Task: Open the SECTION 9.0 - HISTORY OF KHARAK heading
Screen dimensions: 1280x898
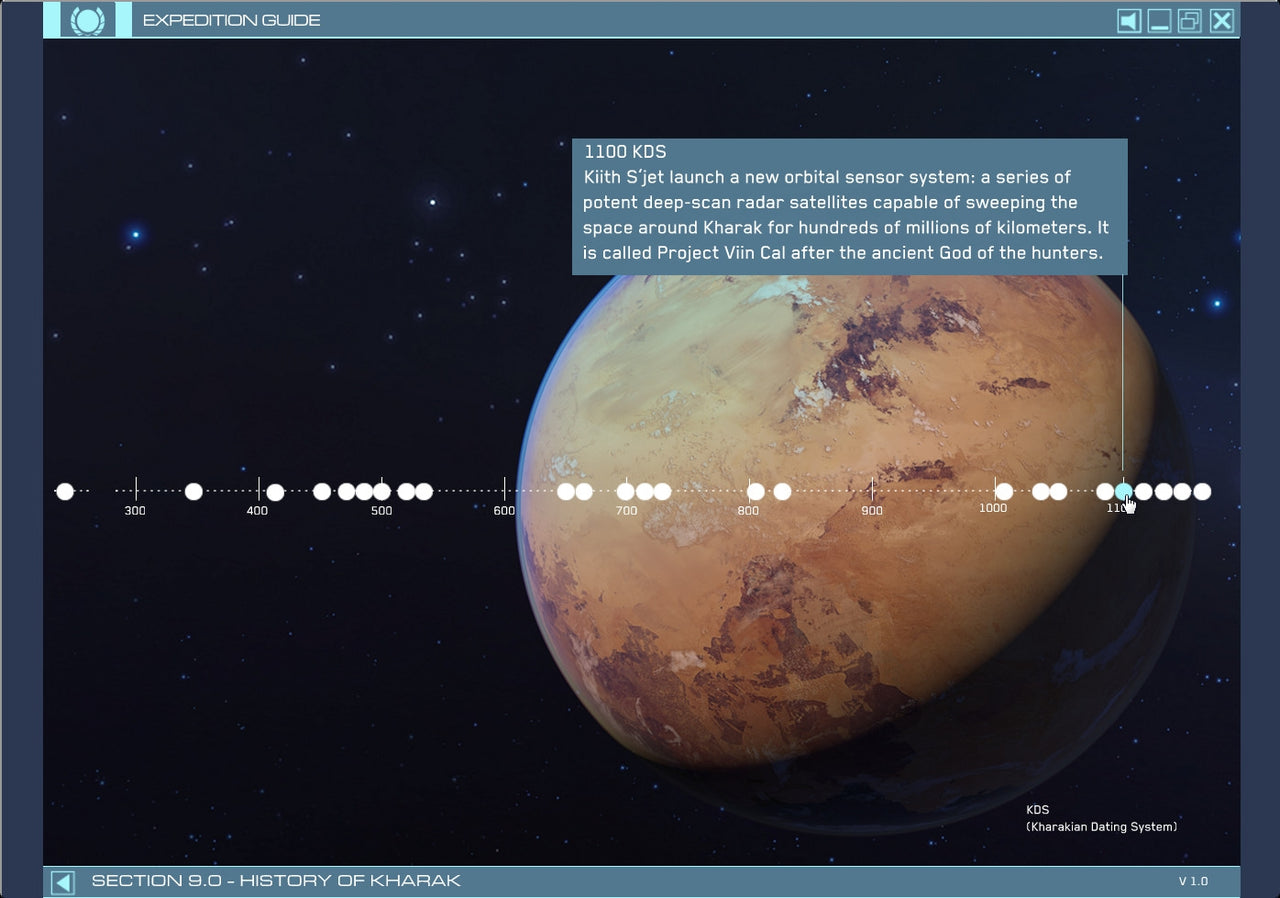Action: (276, 880)
